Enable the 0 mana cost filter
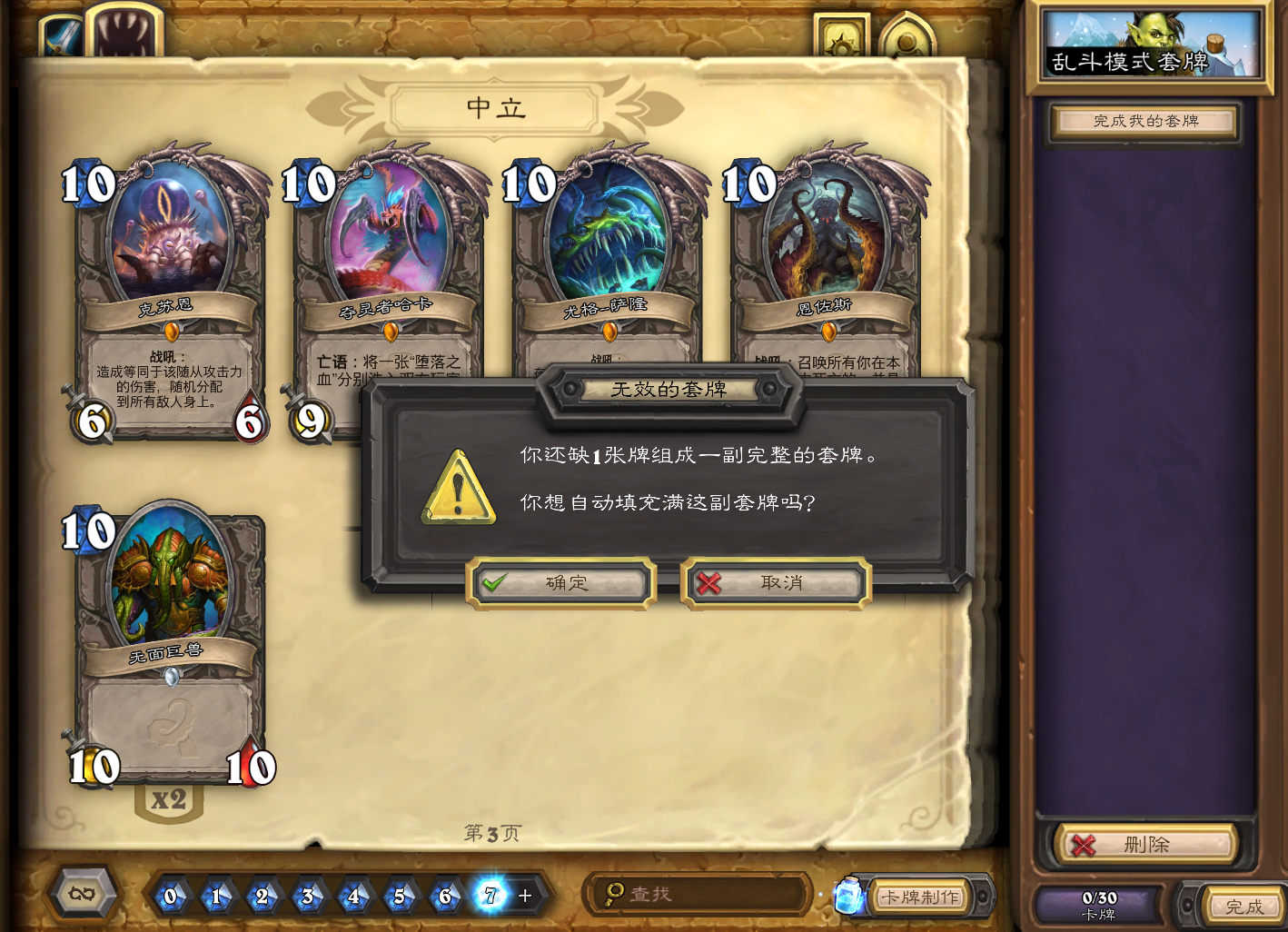 coord(171,897)
